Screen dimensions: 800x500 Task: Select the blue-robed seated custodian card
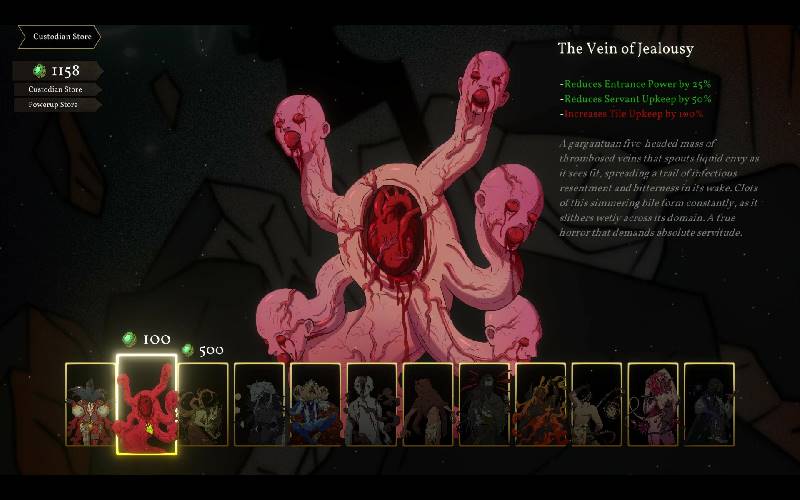316,404
